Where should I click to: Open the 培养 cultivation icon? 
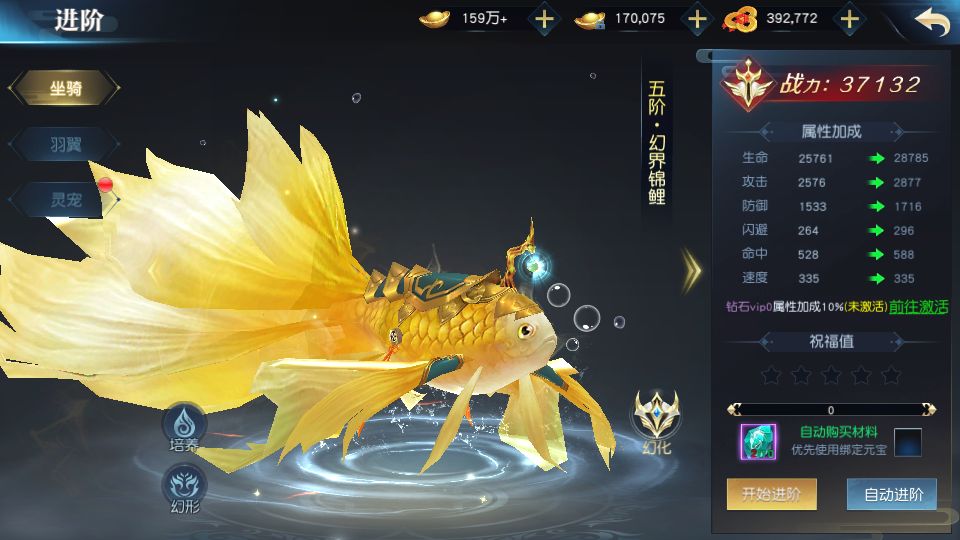pos(184,426)
